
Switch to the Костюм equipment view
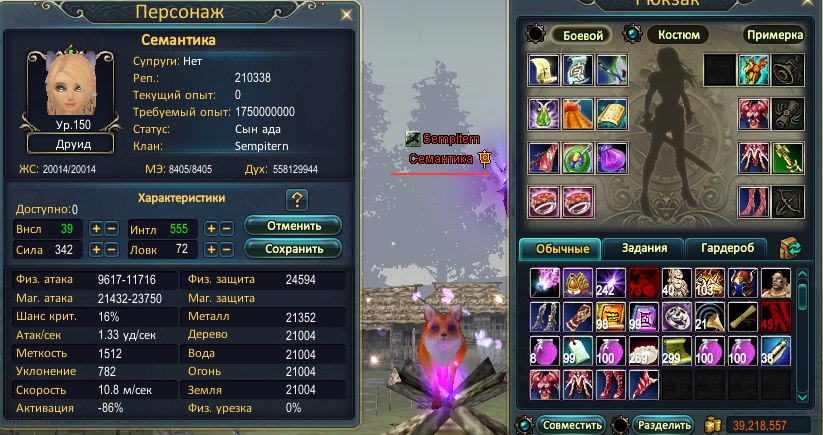point(679,34)
